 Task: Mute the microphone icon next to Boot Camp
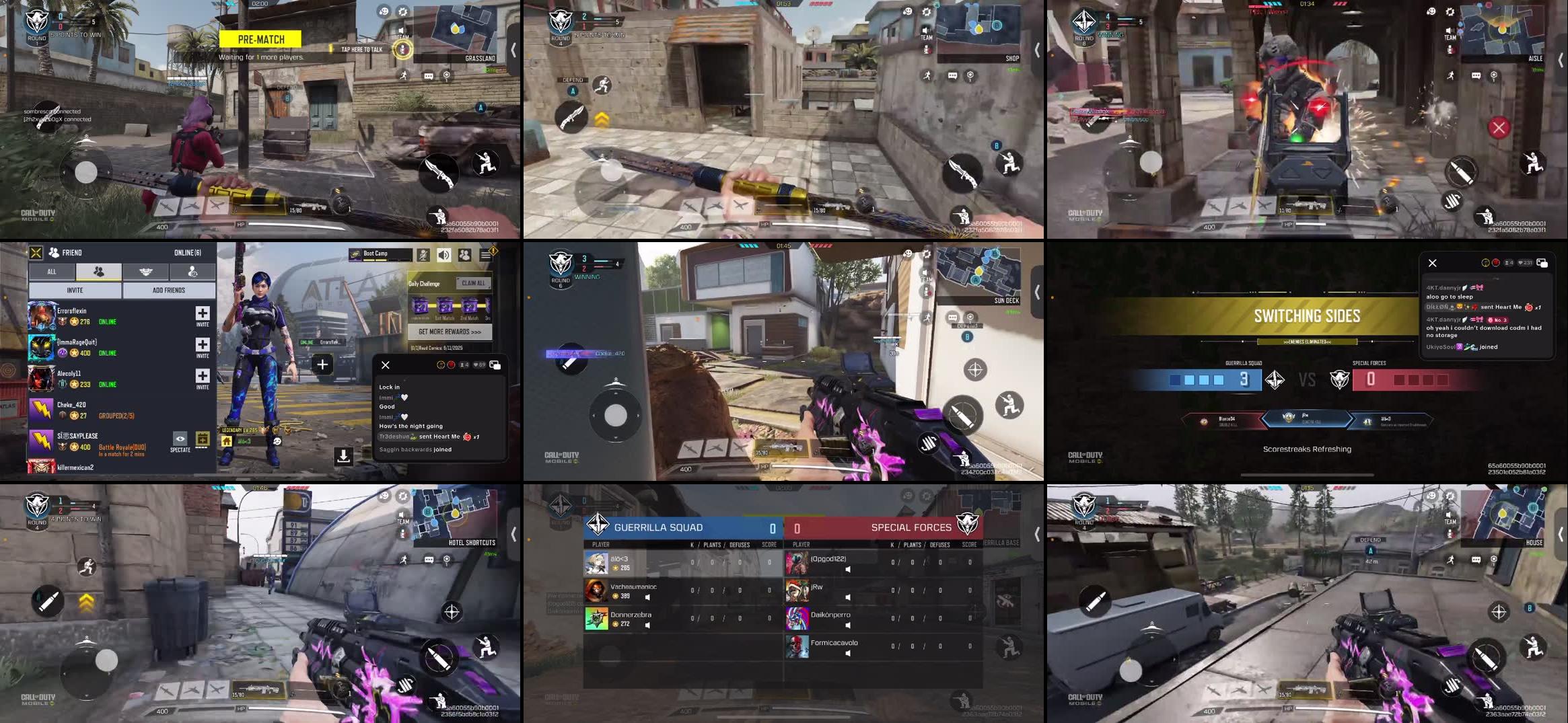423,255
